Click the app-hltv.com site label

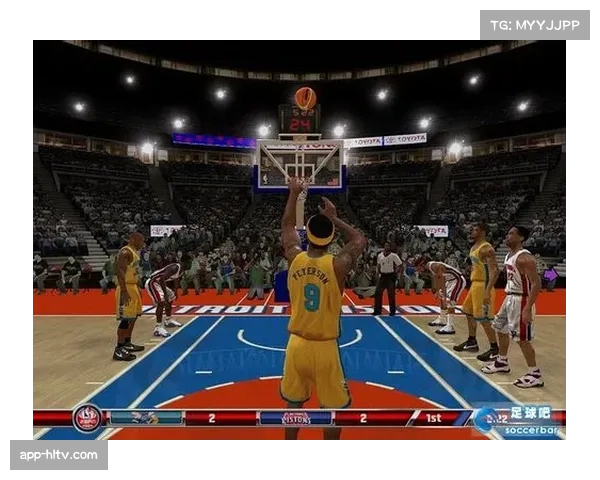point(60,455)
